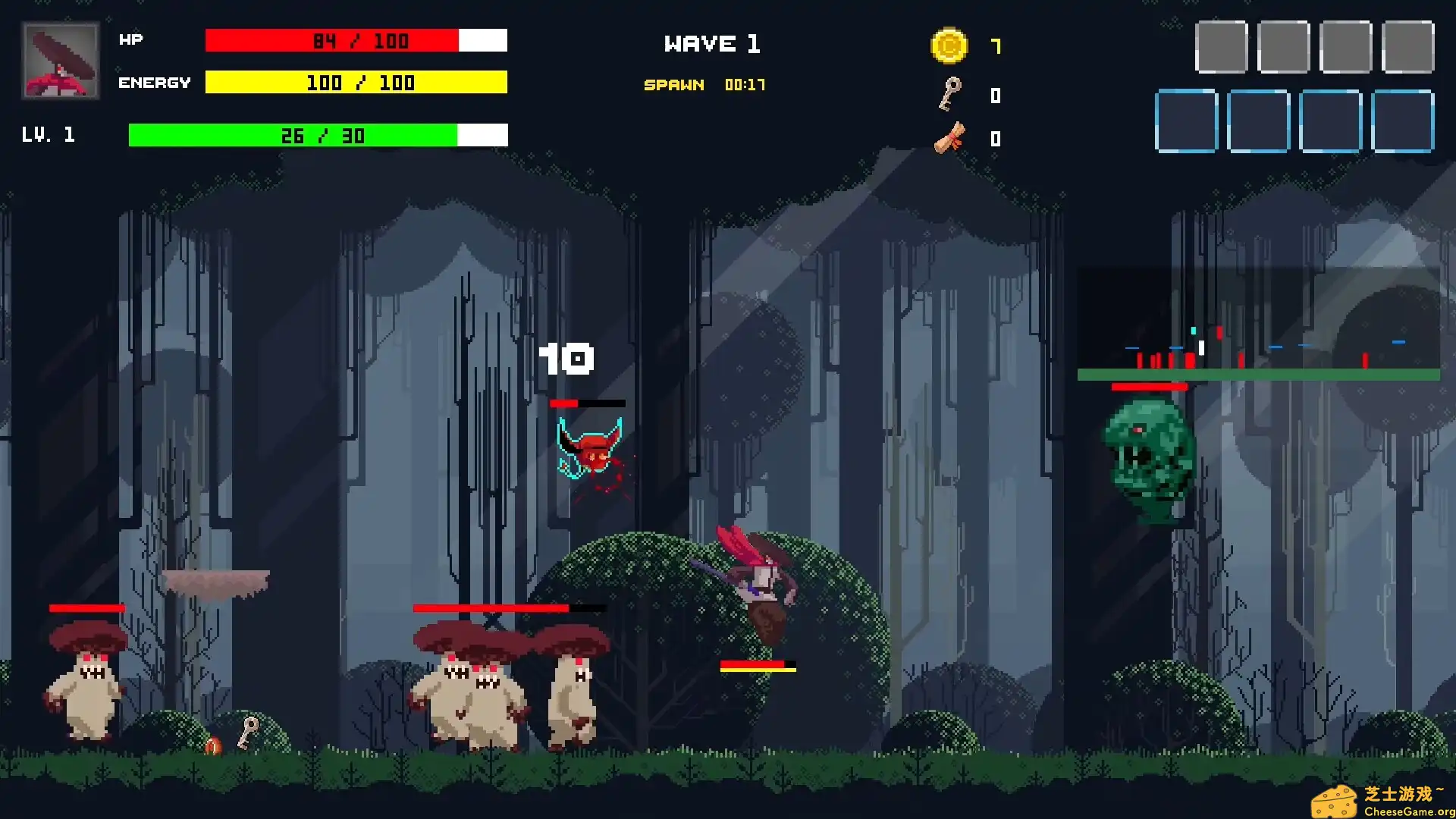Select the gold coin icon
Viewport: 1456px width, 819px height.
point(949,46)
